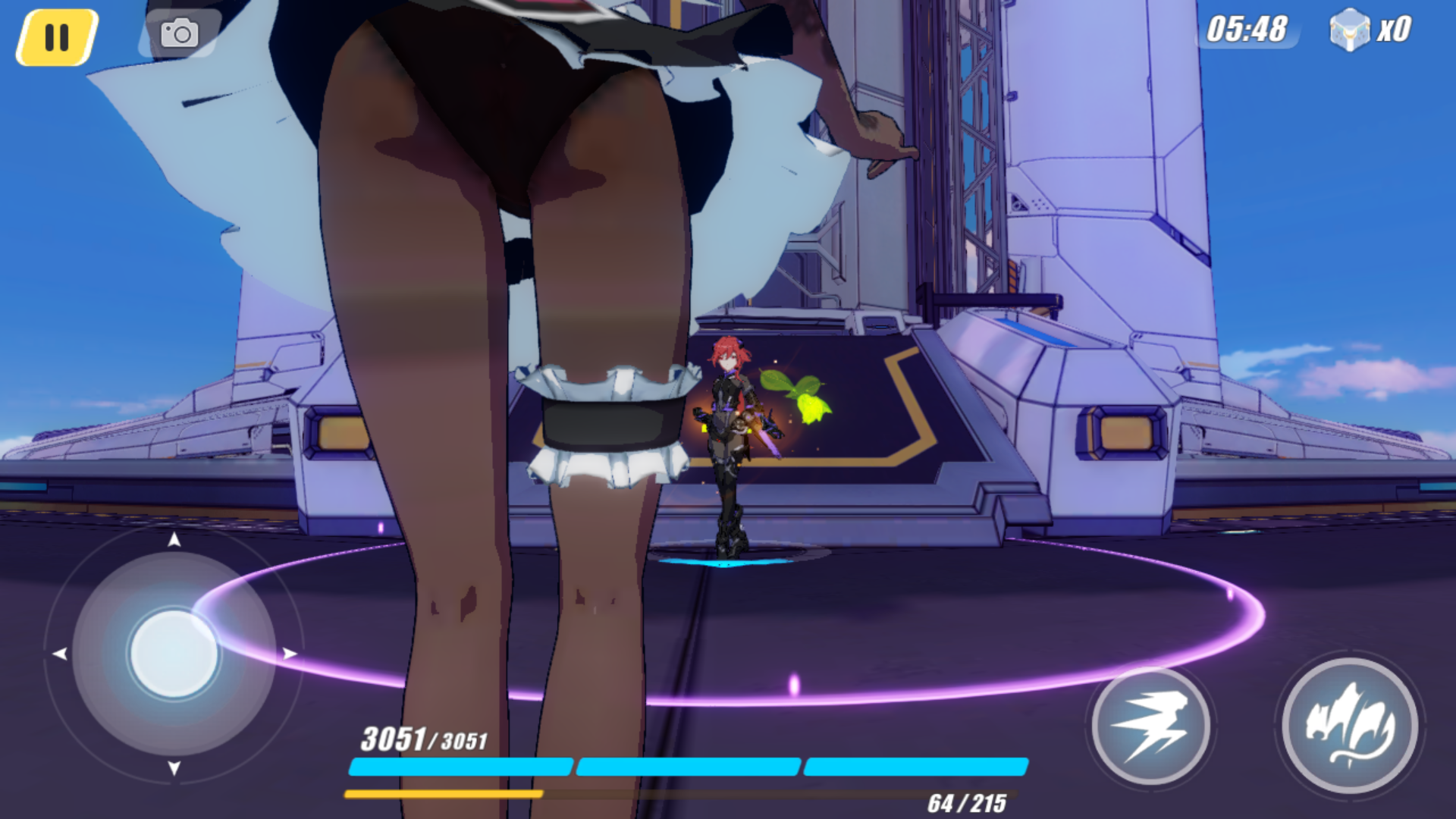Tap the claw attack button
The height and width of the screenshot is (819, 1456).
(x=1350, y=726)
